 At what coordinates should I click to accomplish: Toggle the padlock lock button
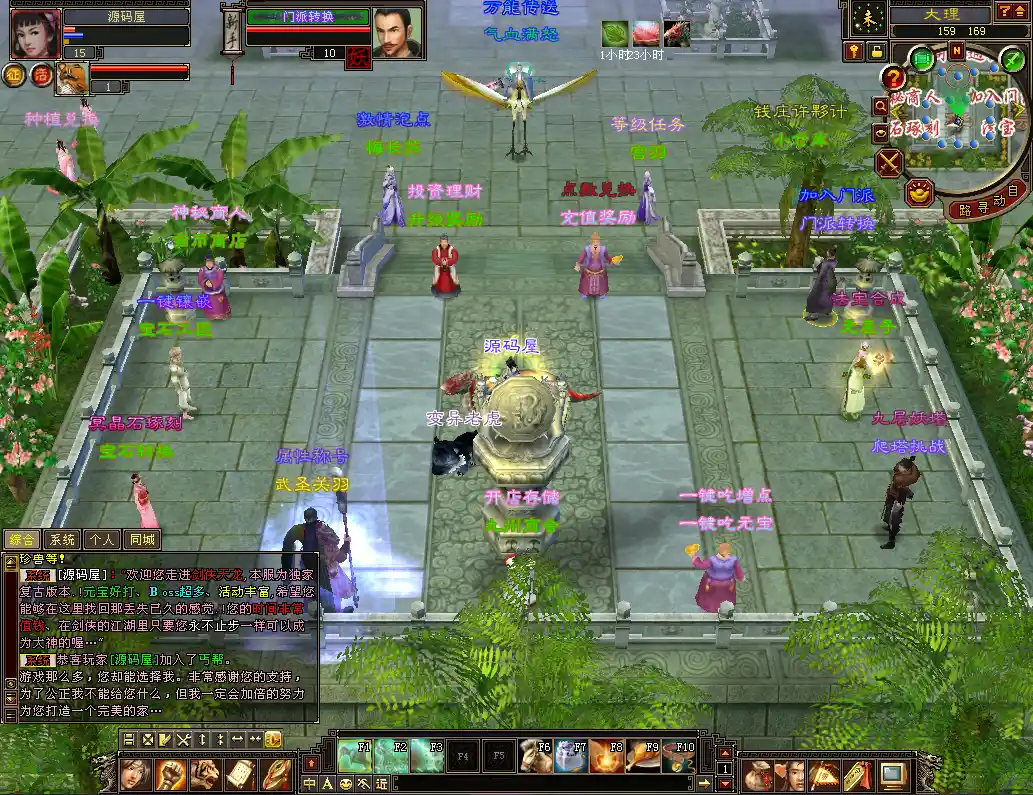876,50
